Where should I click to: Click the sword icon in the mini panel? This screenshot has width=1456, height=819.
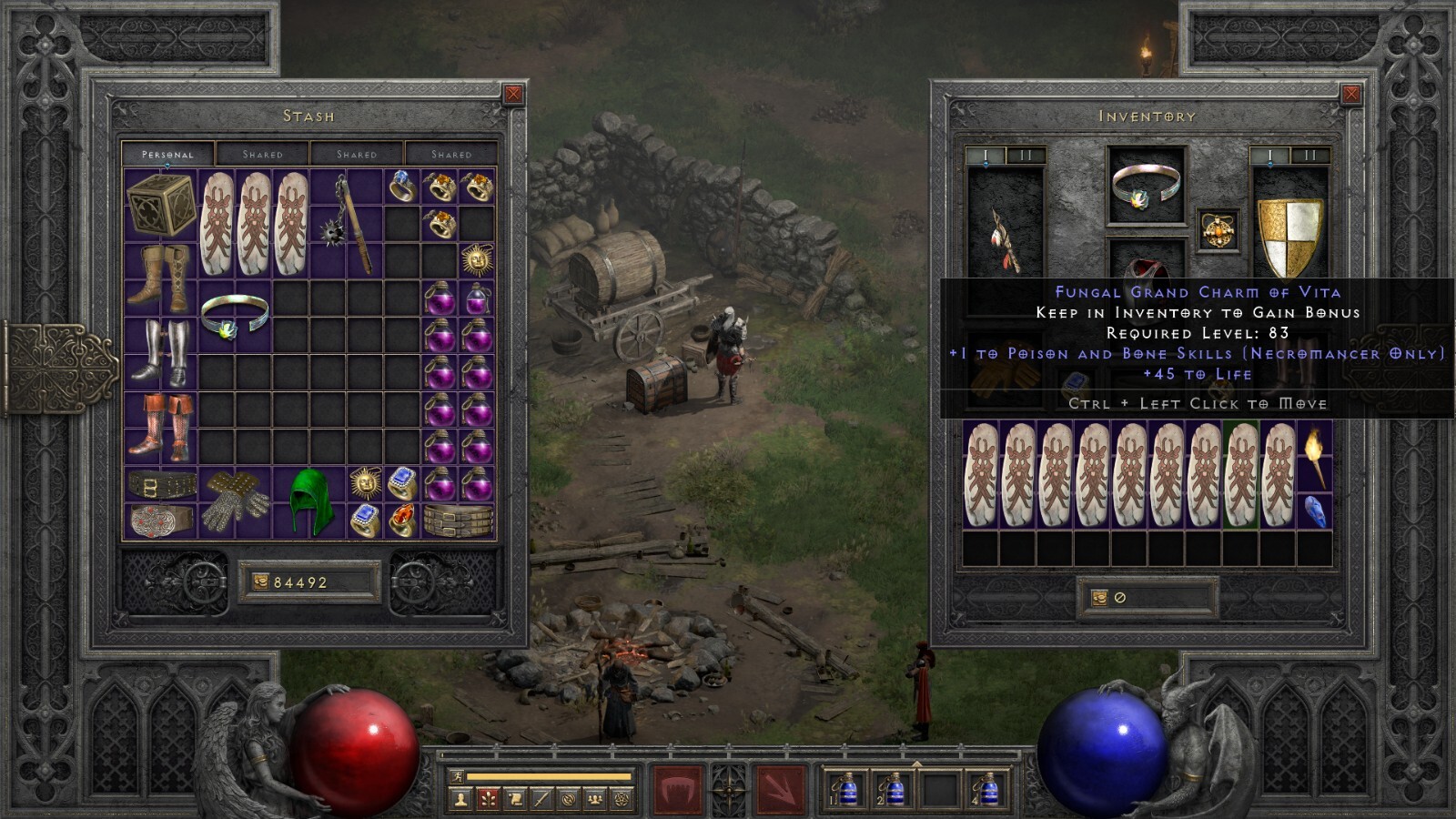coord(542,800)
